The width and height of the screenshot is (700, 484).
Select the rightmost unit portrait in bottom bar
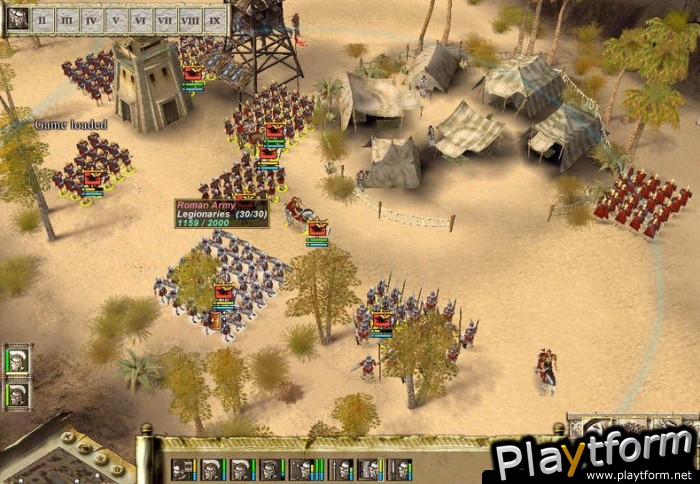click(399, 469)
